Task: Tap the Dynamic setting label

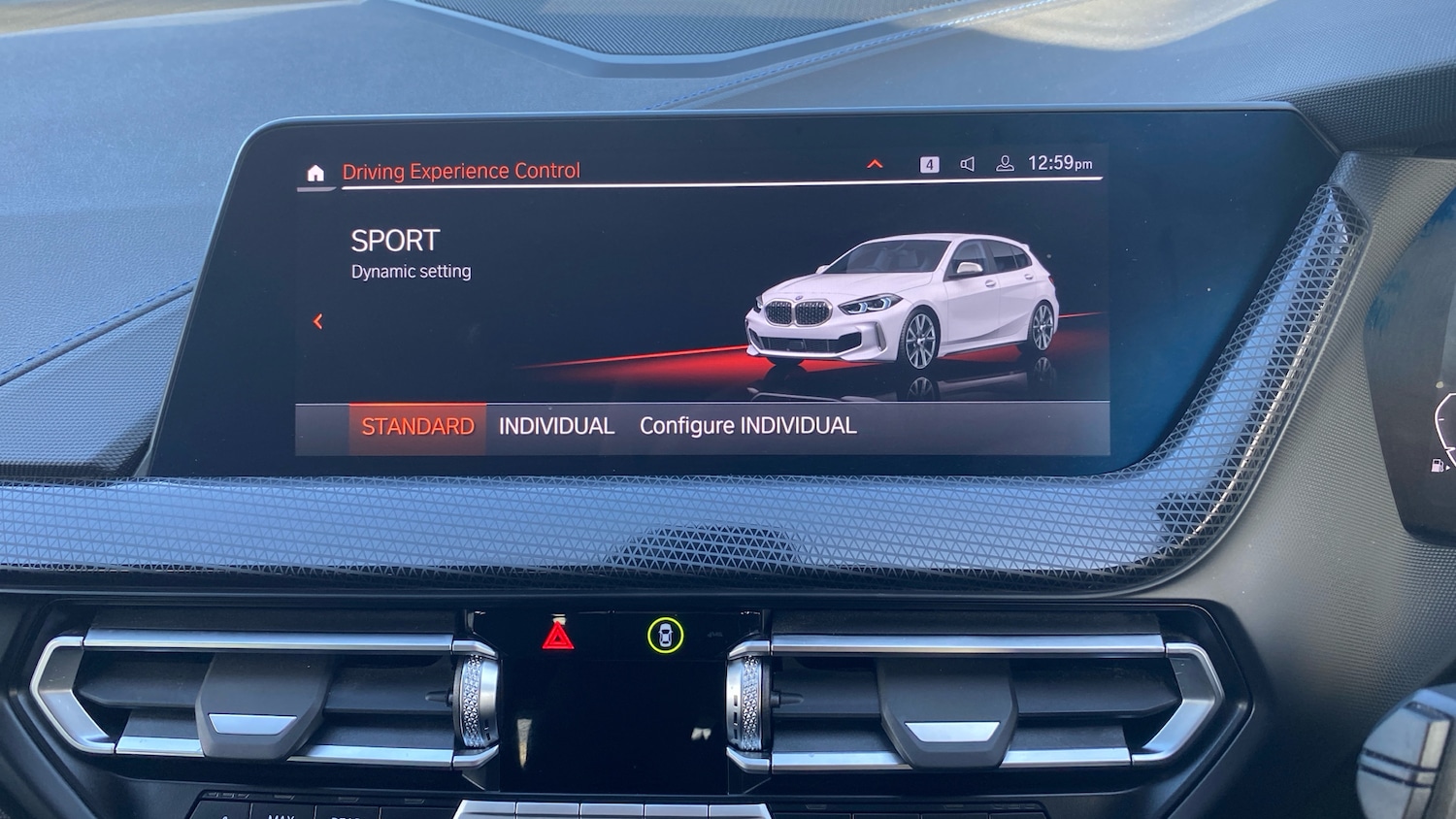Action: tap(411, 271)
